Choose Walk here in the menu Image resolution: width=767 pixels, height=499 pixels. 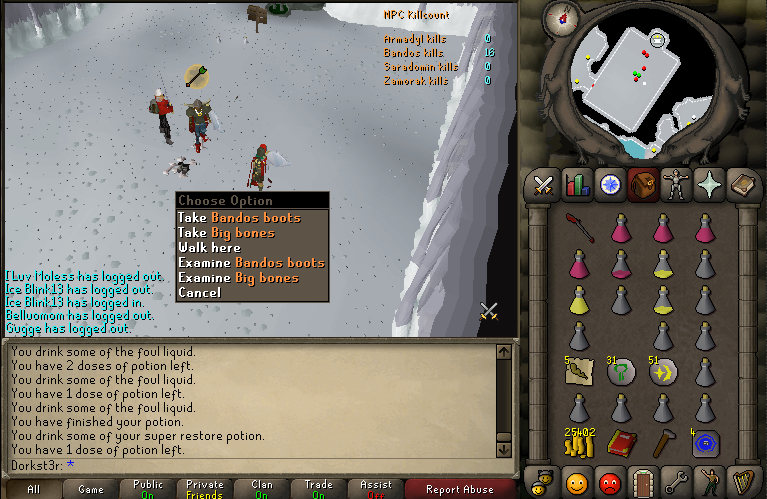click(x=209, y=247)
